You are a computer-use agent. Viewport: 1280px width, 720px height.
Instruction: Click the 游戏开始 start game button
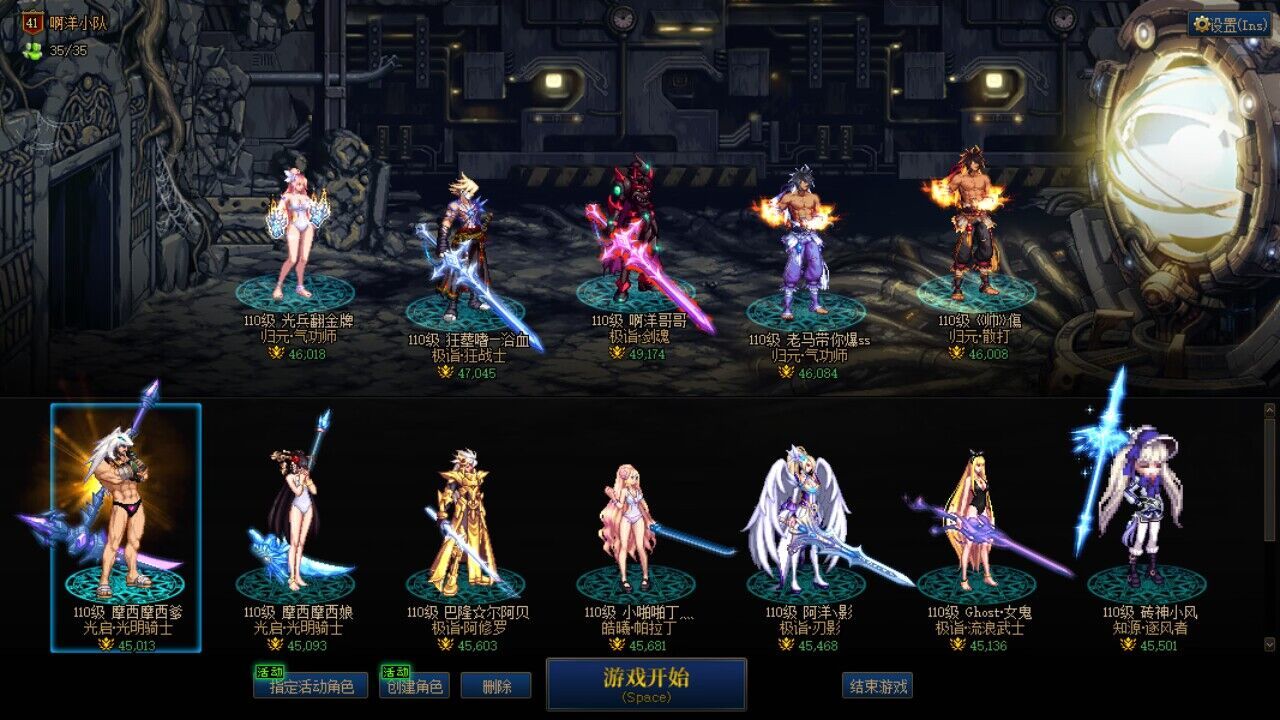pos(646,683)
